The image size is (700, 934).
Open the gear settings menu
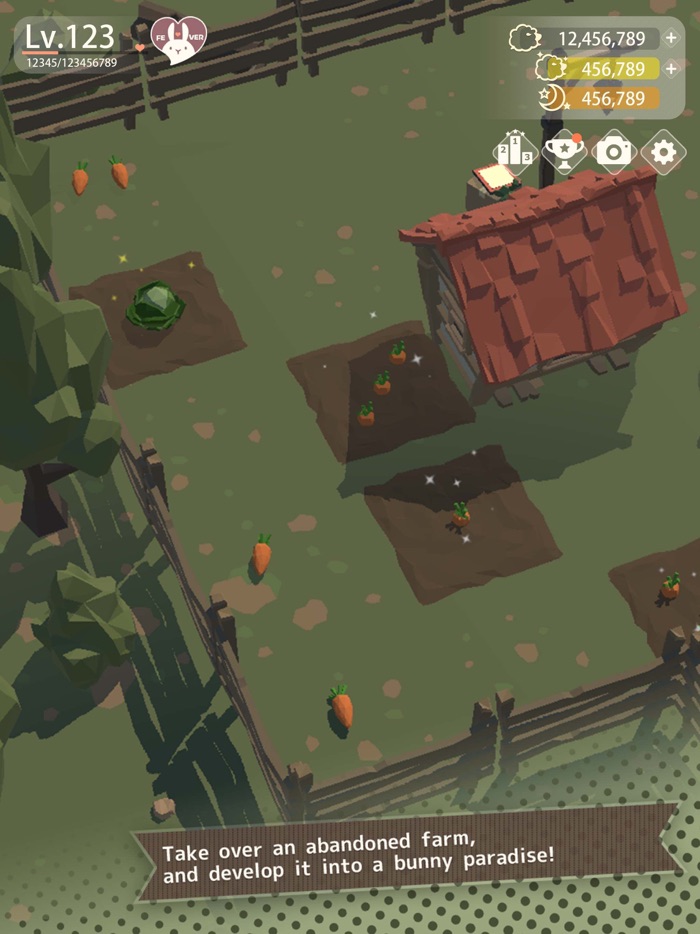pos(663,152)
